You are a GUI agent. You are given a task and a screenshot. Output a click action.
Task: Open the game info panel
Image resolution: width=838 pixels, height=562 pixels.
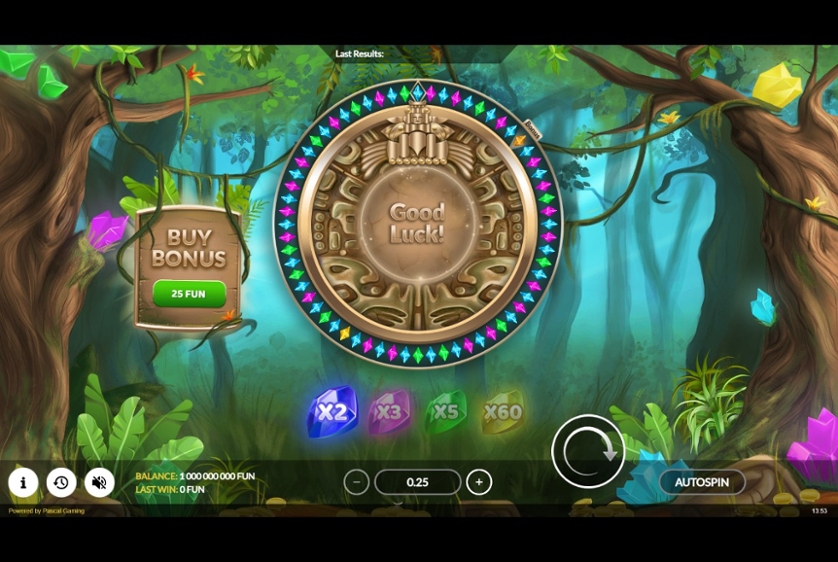click(23, 483)
